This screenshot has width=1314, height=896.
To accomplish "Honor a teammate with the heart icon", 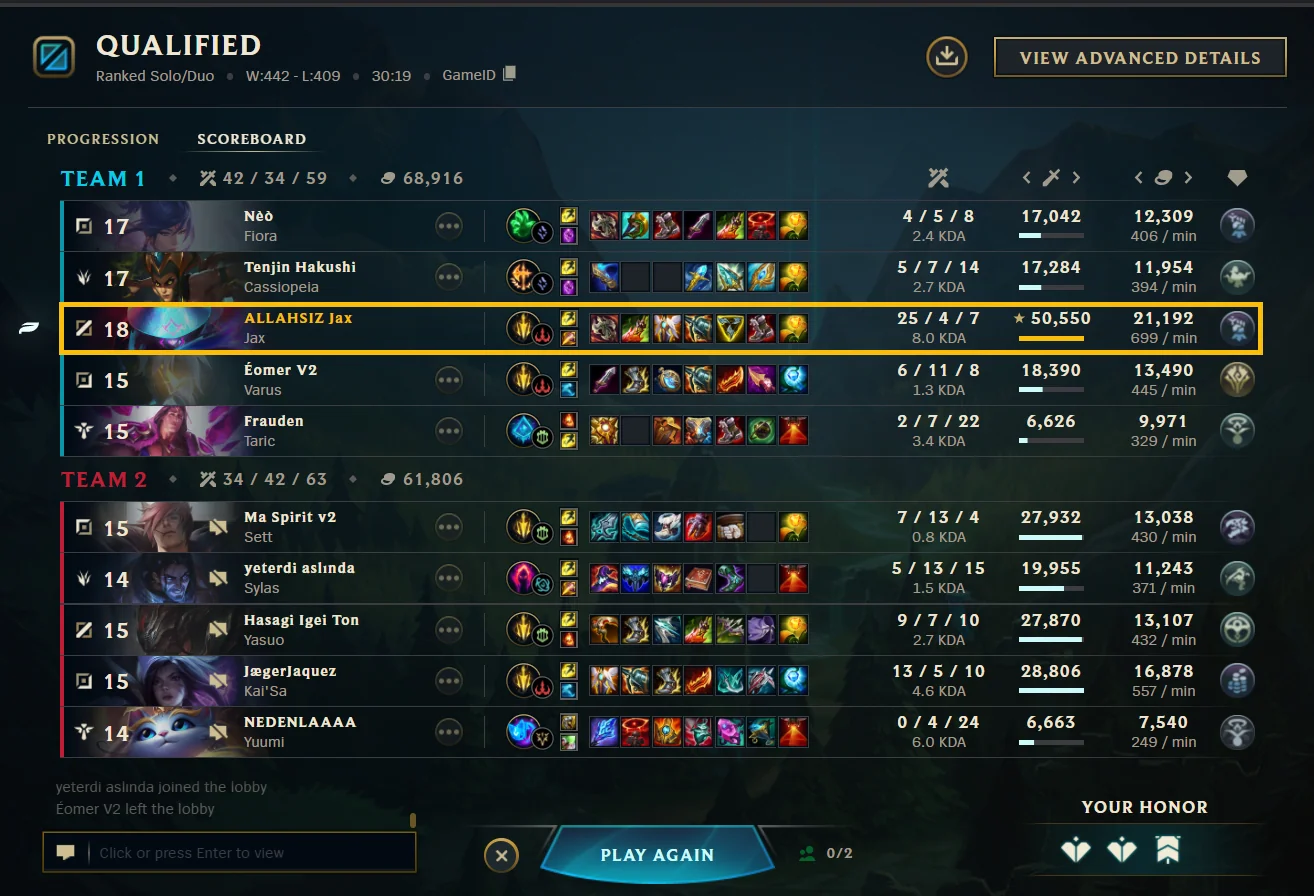I will tap(1075, 849).
